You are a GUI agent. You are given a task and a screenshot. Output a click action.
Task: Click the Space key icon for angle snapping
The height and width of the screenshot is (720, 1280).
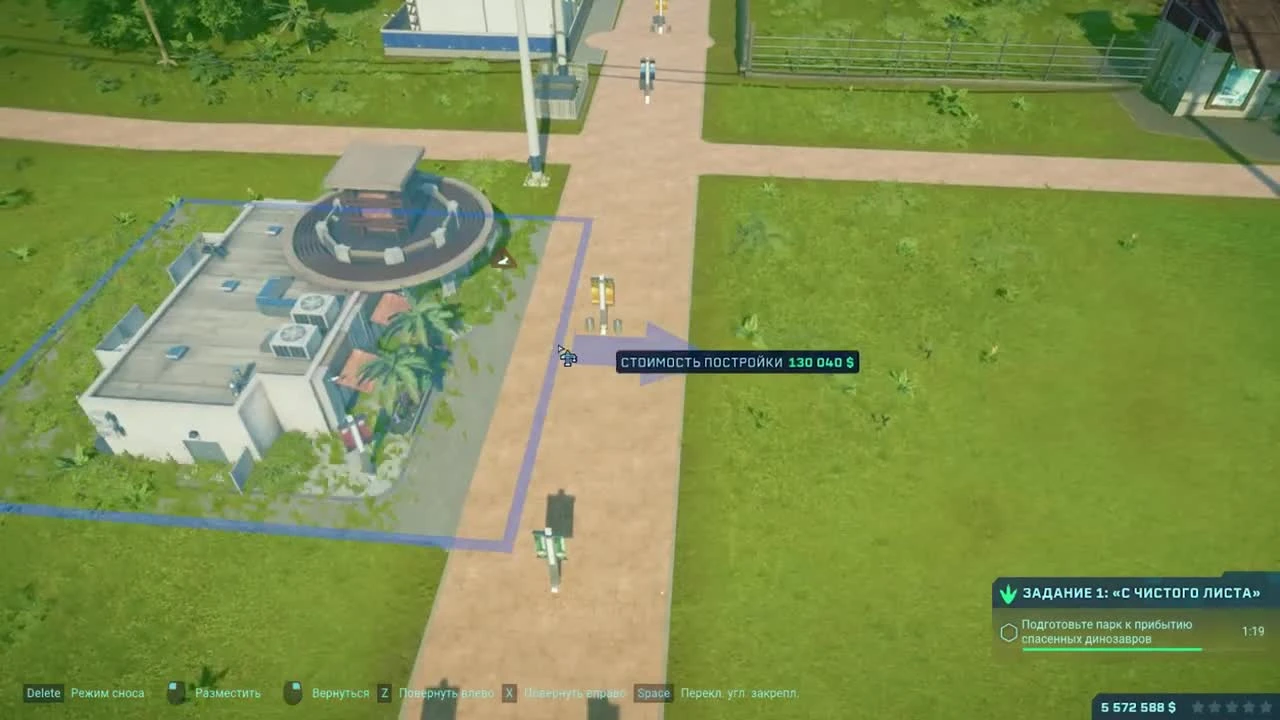tap(652, 692)
